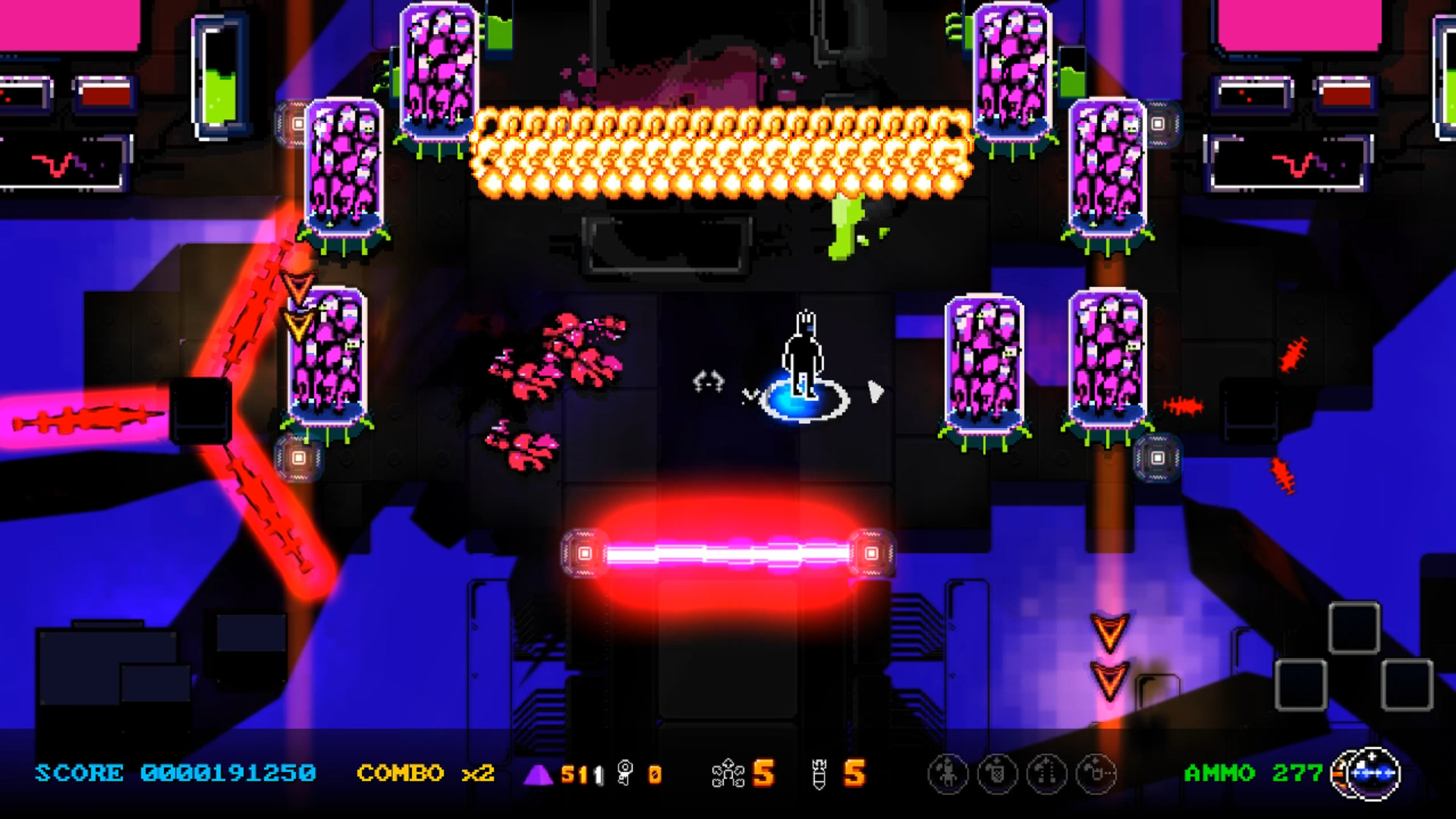The width and height of the screenshot is (1456, 819).
Task: Click the player character standing on the pad
Action: point(804,353)
